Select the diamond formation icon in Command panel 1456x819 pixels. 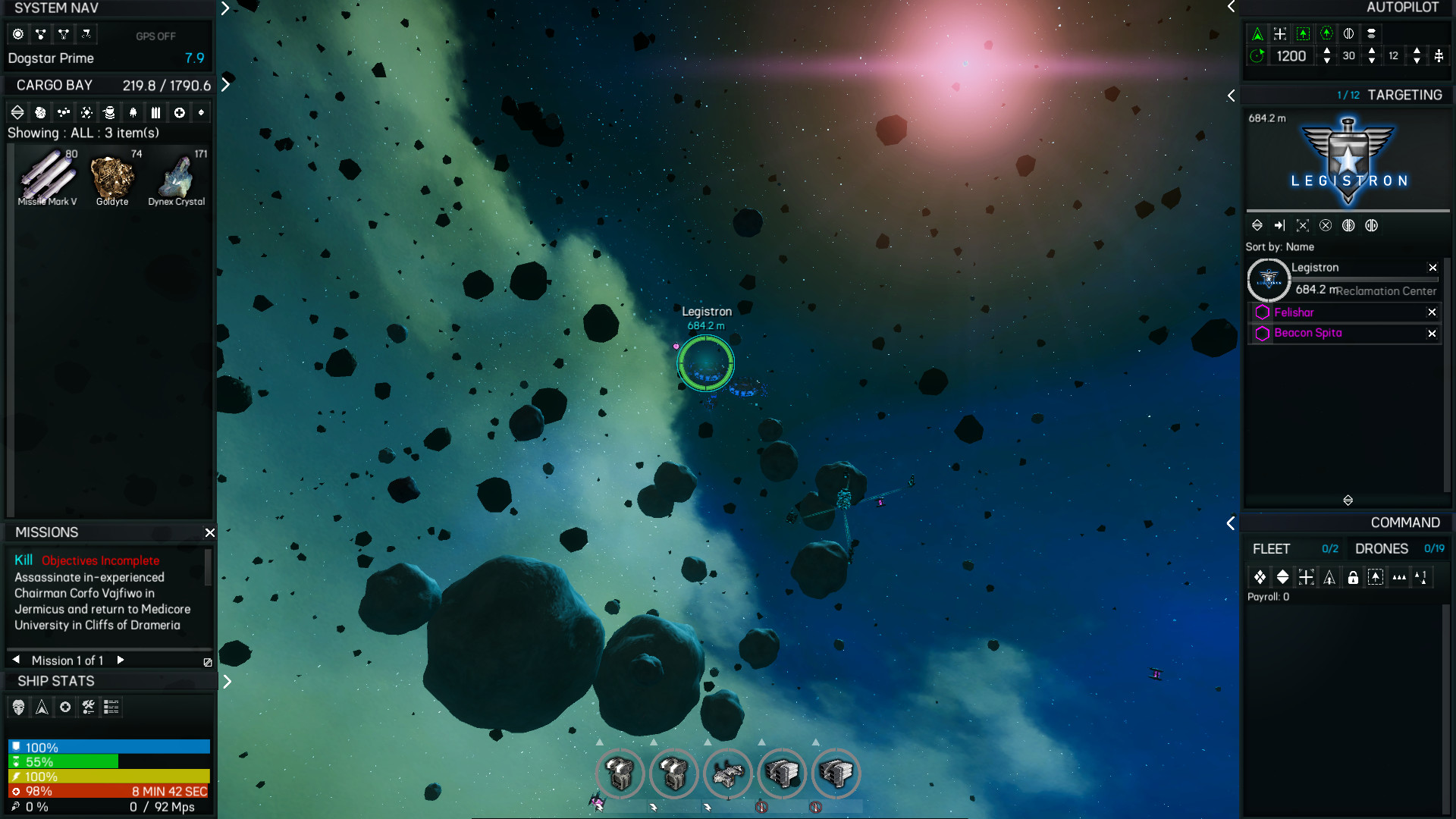coord(1260,577)
